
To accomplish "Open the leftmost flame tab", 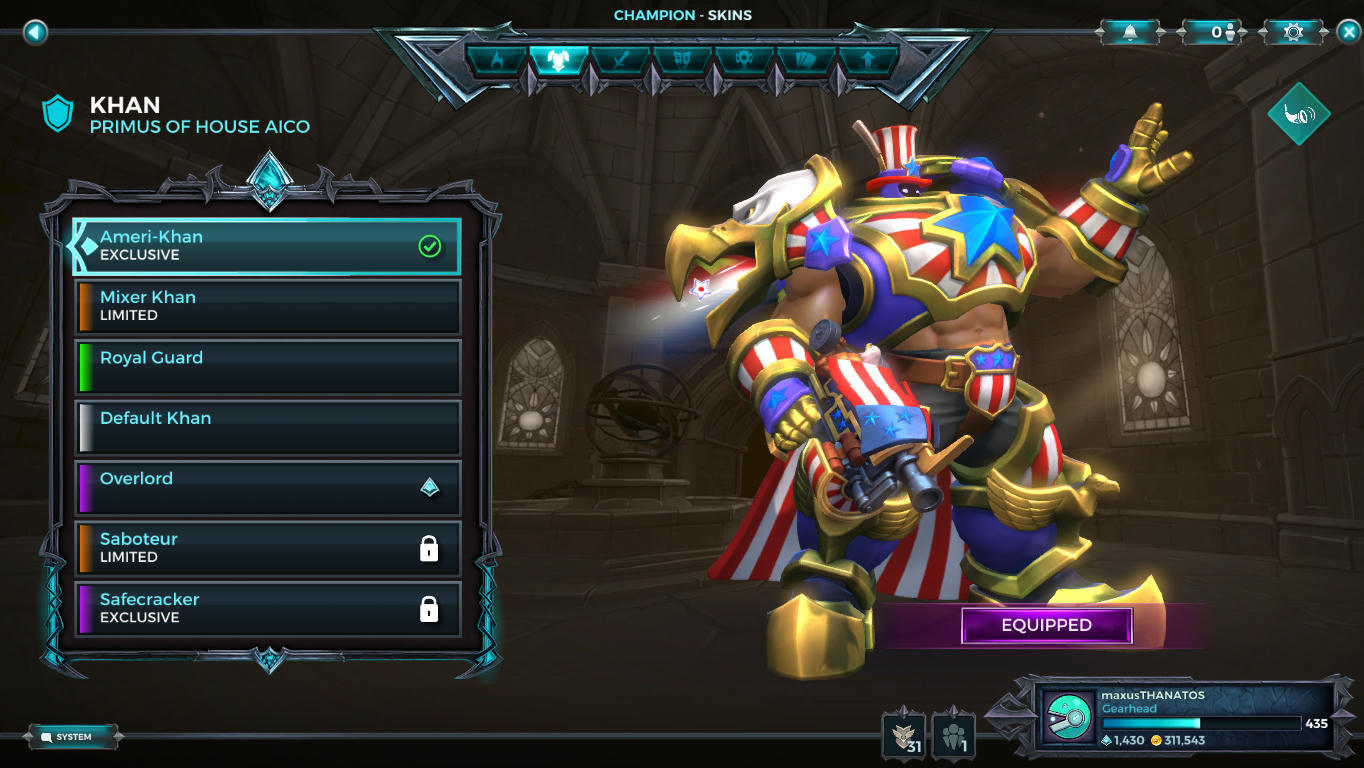I will [498, 61].
